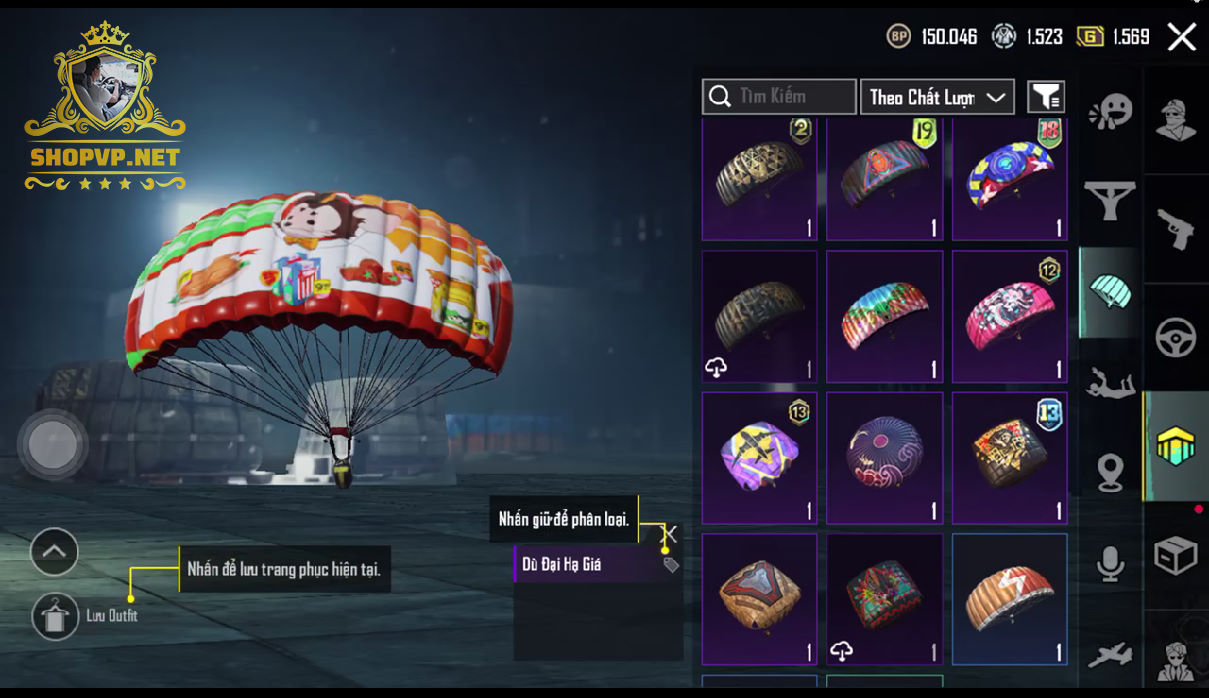Select the dark round moon-pattern parachute
This screenshot has width=1209, height=698.
884,458
